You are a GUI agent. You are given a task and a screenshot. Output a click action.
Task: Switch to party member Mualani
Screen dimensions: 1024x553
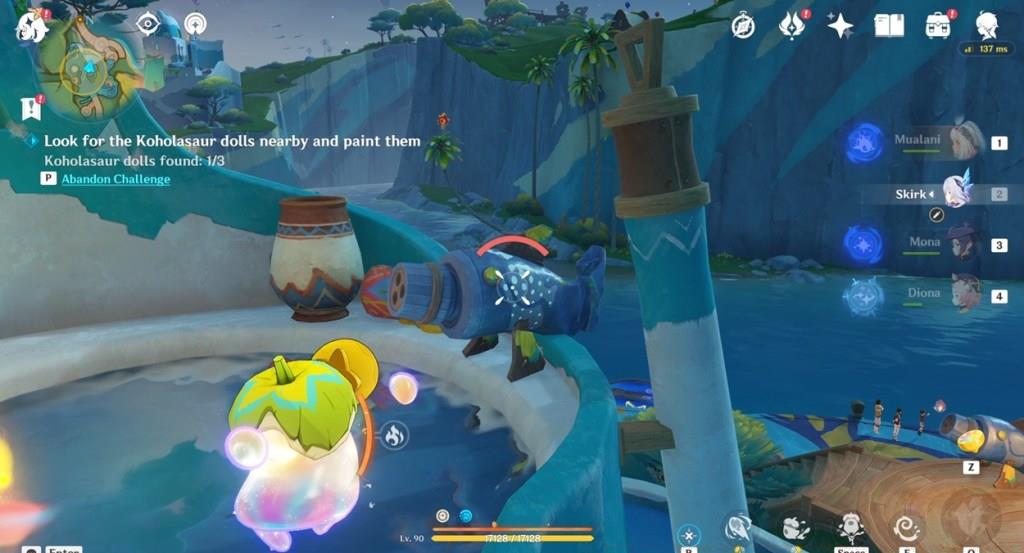[964, 142]
